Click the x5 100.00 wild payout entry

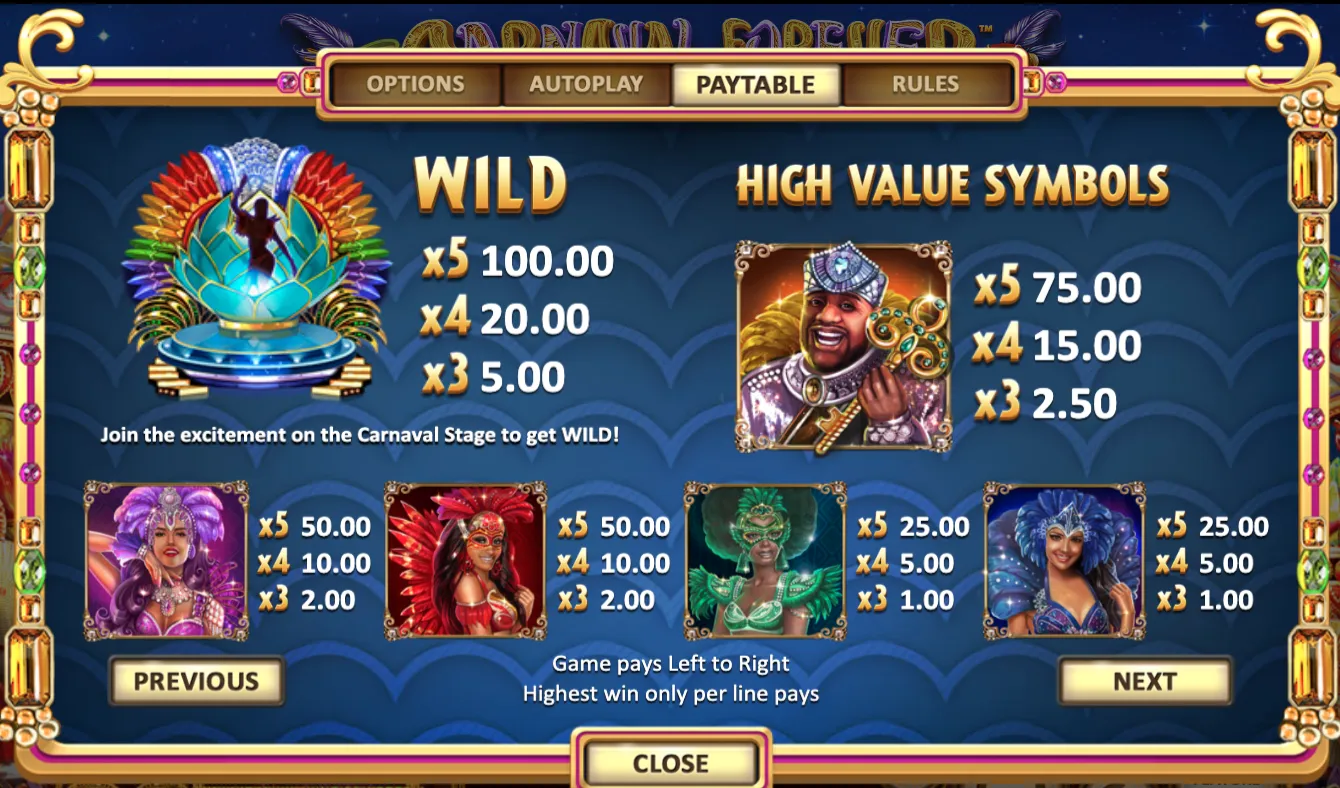click(515, 262)
